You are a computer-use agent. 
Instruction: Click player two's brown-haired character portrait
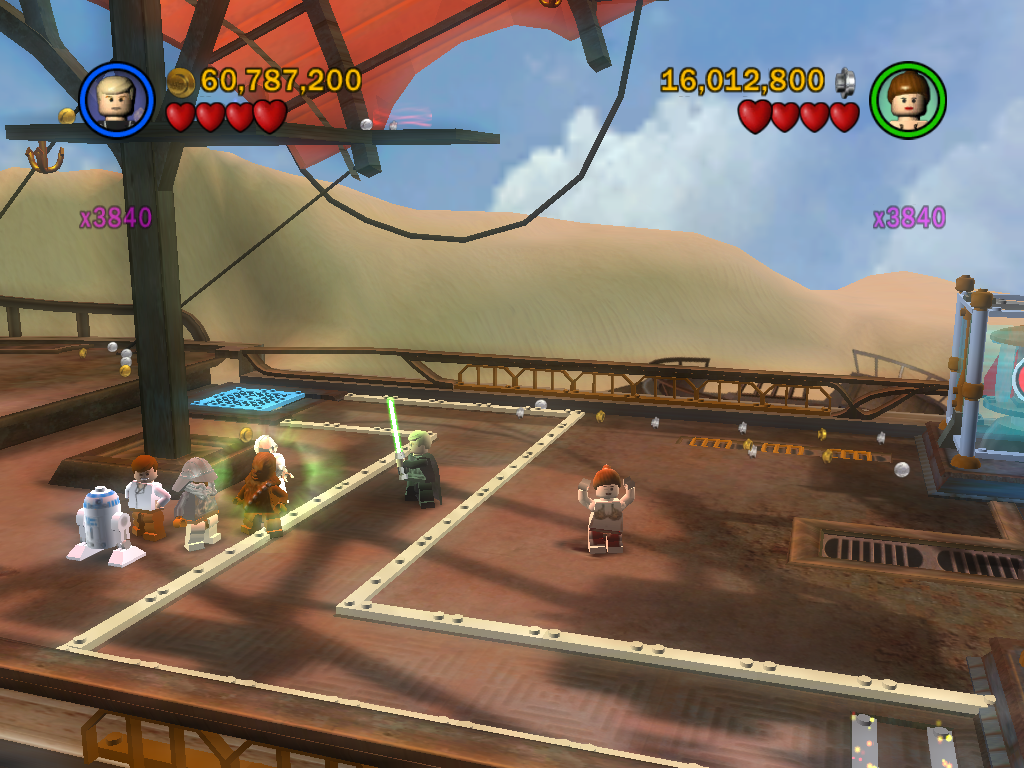pos(907,99)
